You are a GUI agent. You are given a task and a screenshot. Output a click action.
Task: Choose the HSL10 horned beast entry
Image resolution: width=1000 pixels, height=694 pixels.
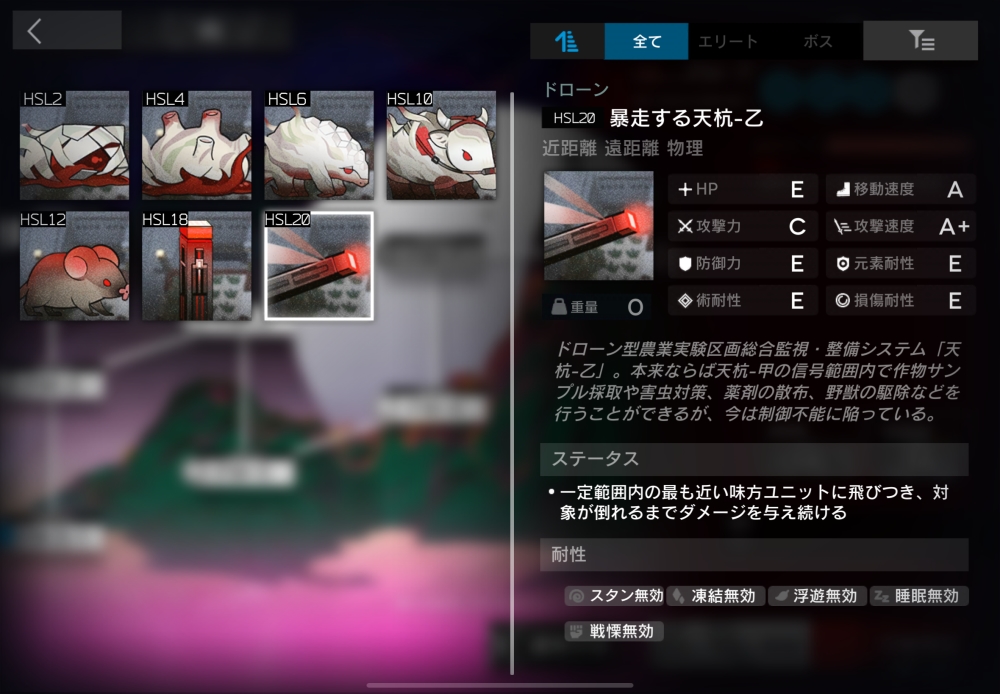441,145
